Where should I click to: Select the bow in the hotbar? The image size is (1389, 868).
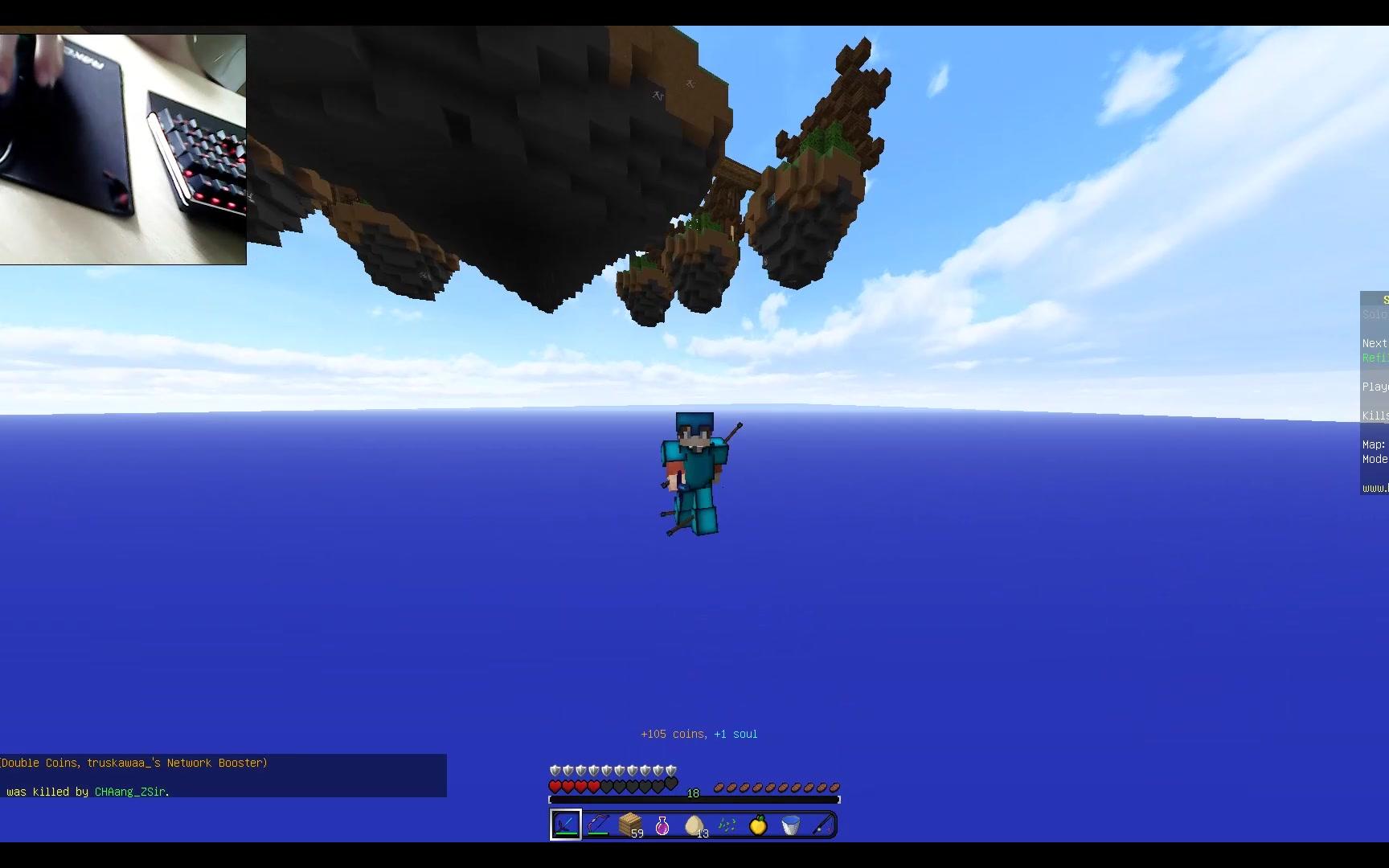coord(597,824)
